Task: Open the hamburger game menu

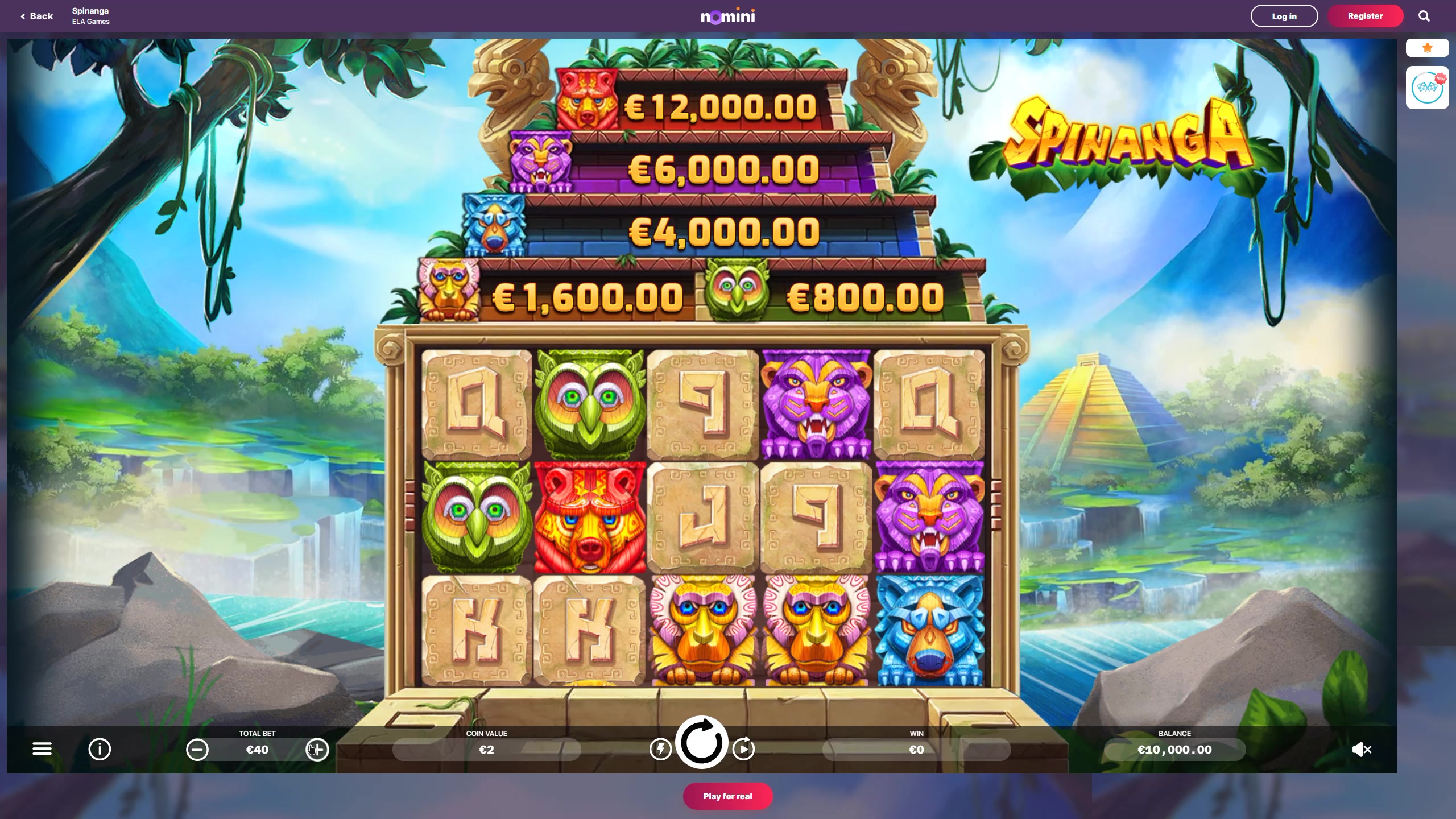Action: tap(42, 749)
